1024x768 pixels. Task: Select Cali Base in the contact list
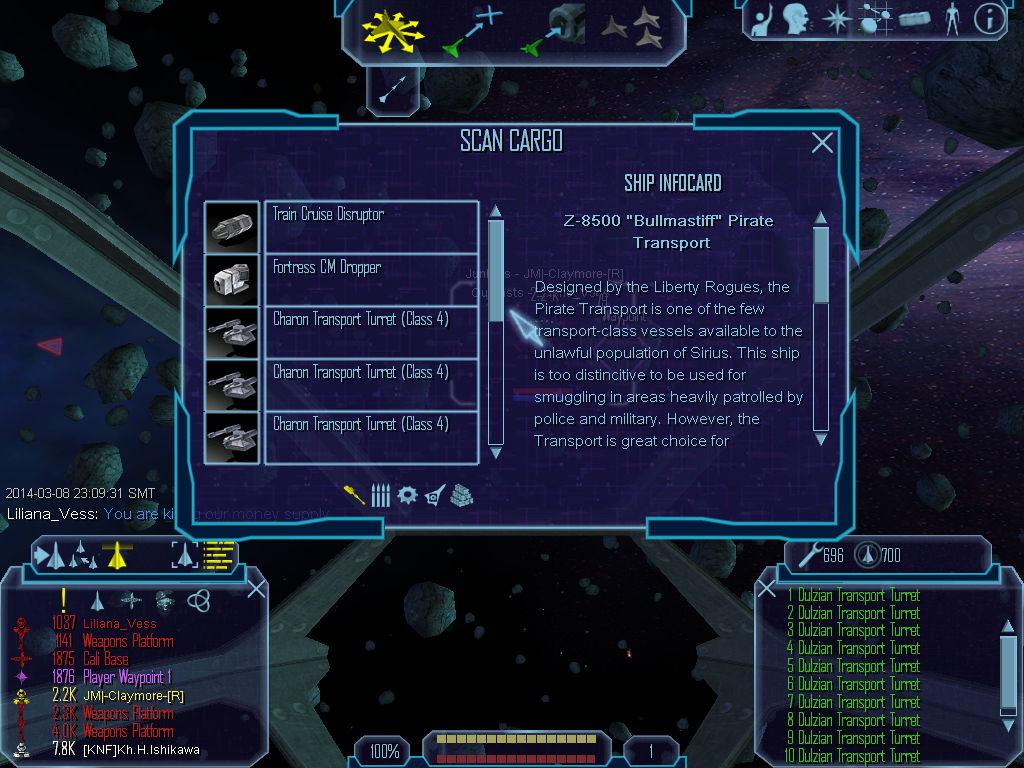[104, 659]
